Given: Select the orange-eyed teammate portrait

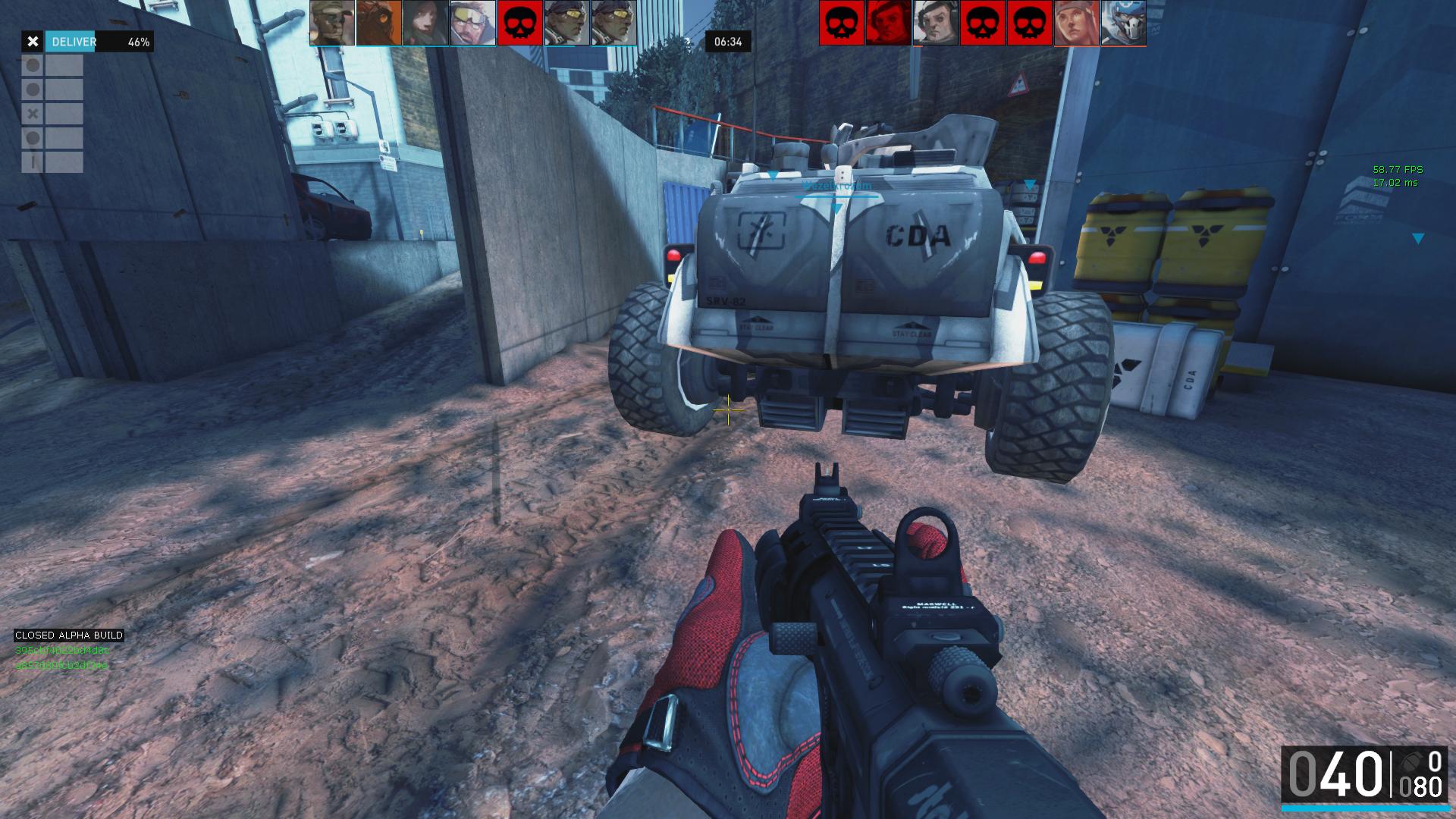Looking at the screenshot, I should pos(379,23).
